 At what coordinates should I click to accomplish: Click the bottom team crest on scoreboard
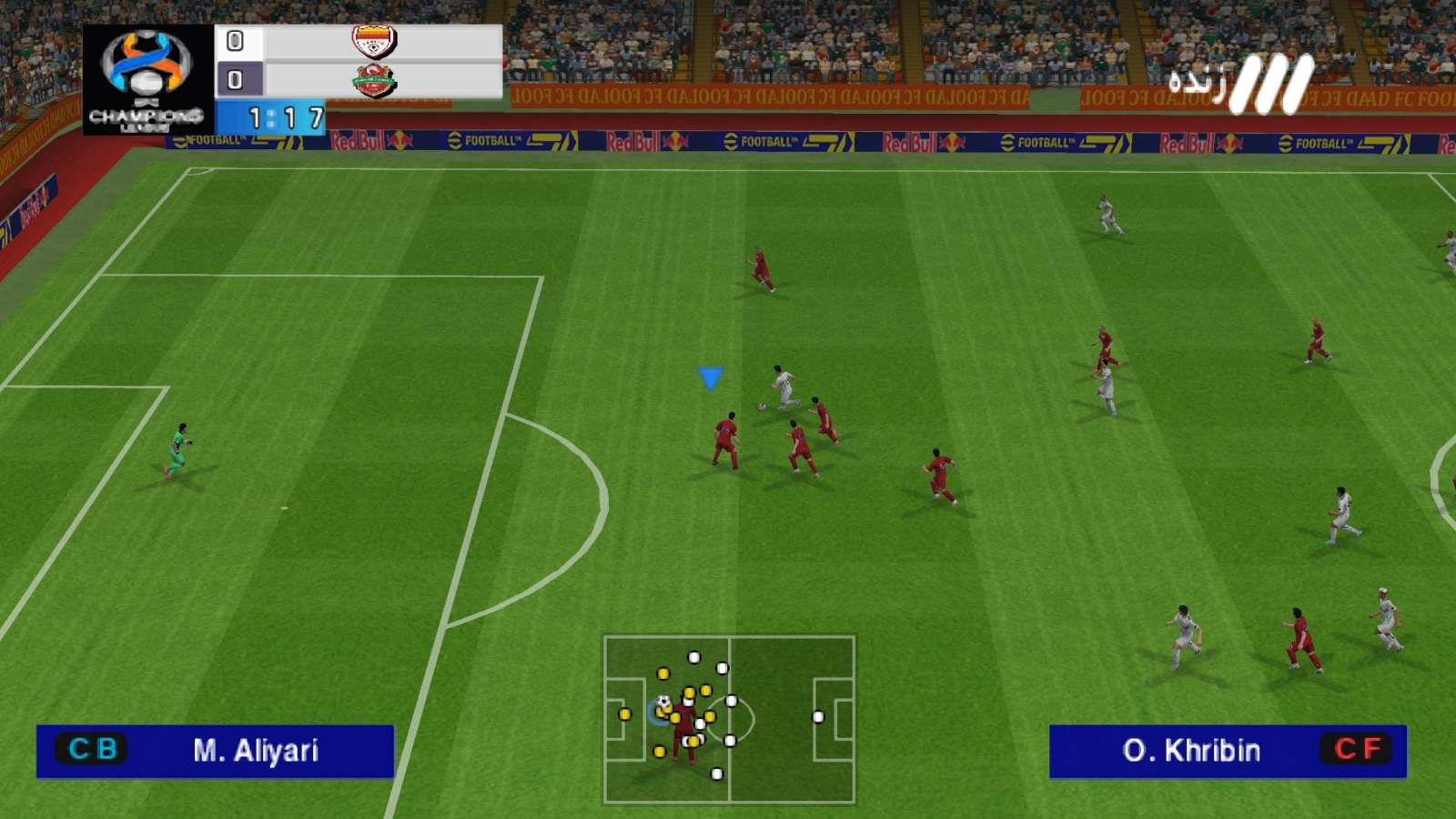[x=374, y=81]
